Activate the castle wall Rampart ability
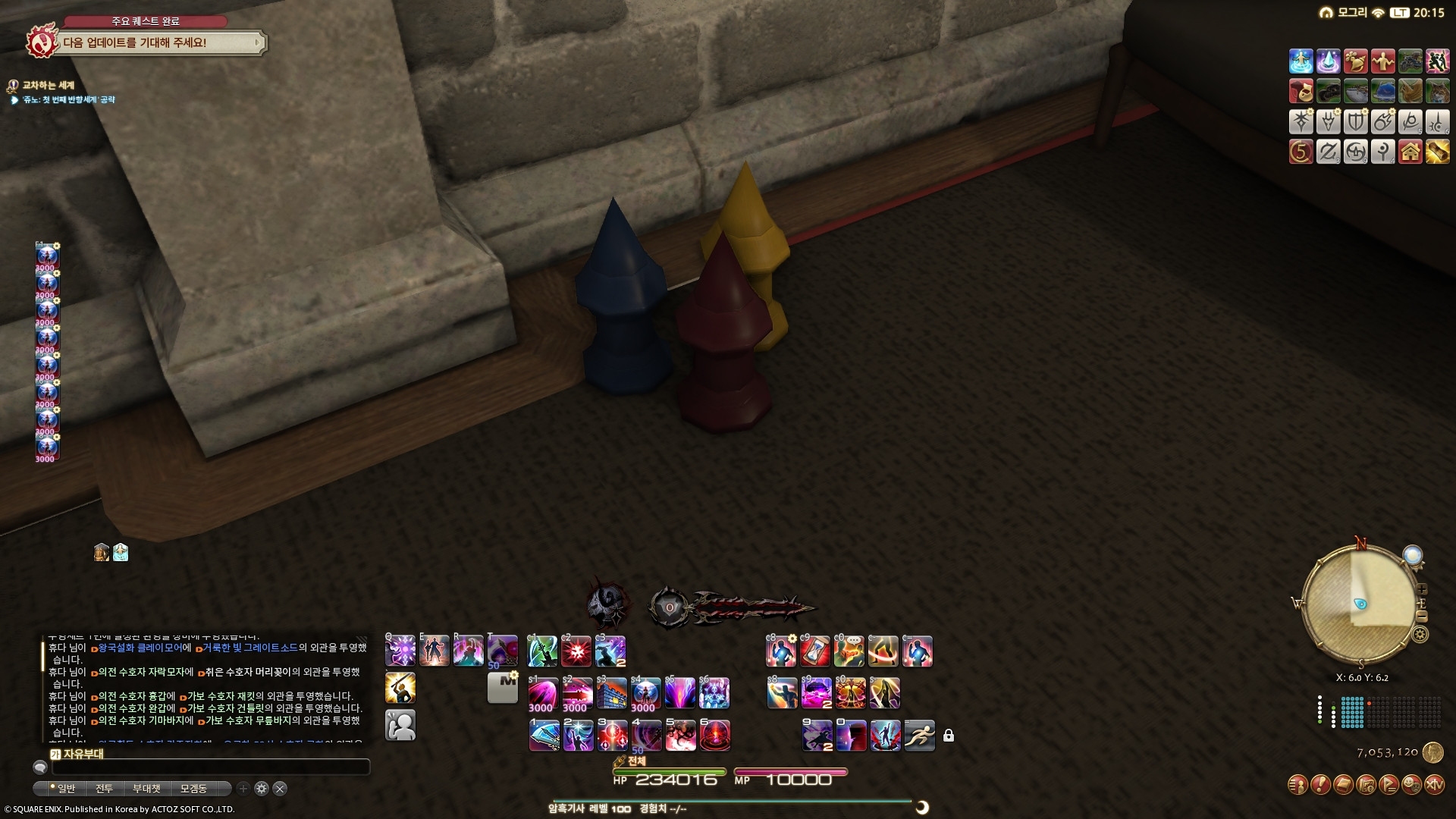Viewport: 1456px width, 819px height. [611, 693]
